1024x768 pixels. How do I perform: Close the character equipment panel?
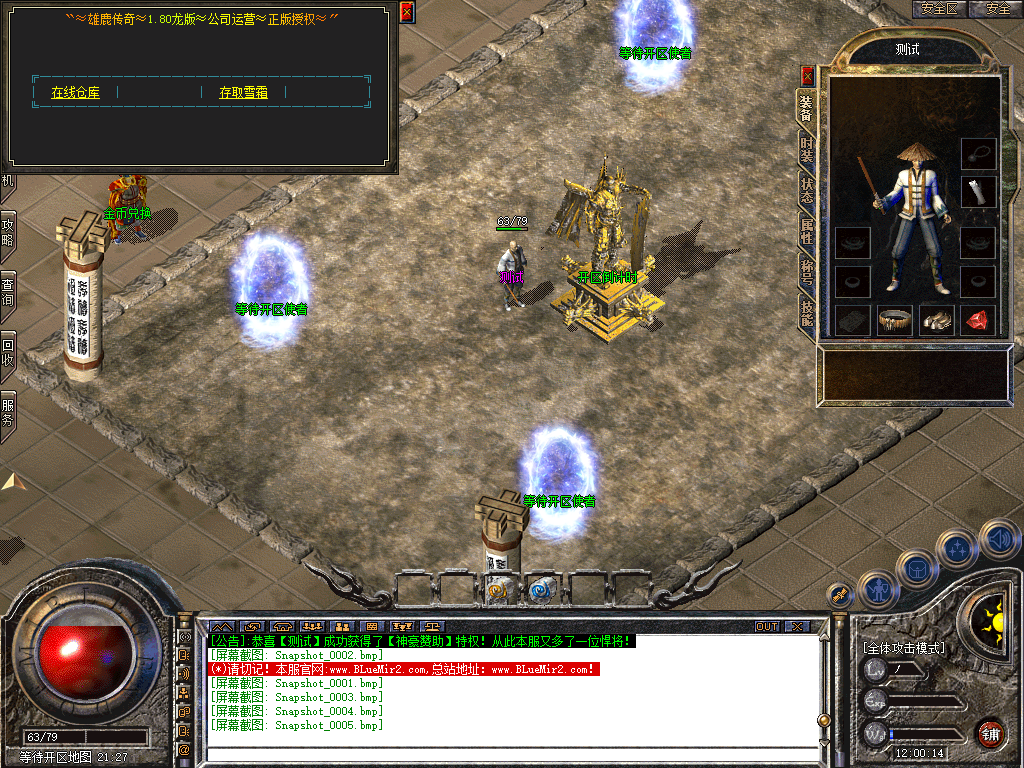808,75
